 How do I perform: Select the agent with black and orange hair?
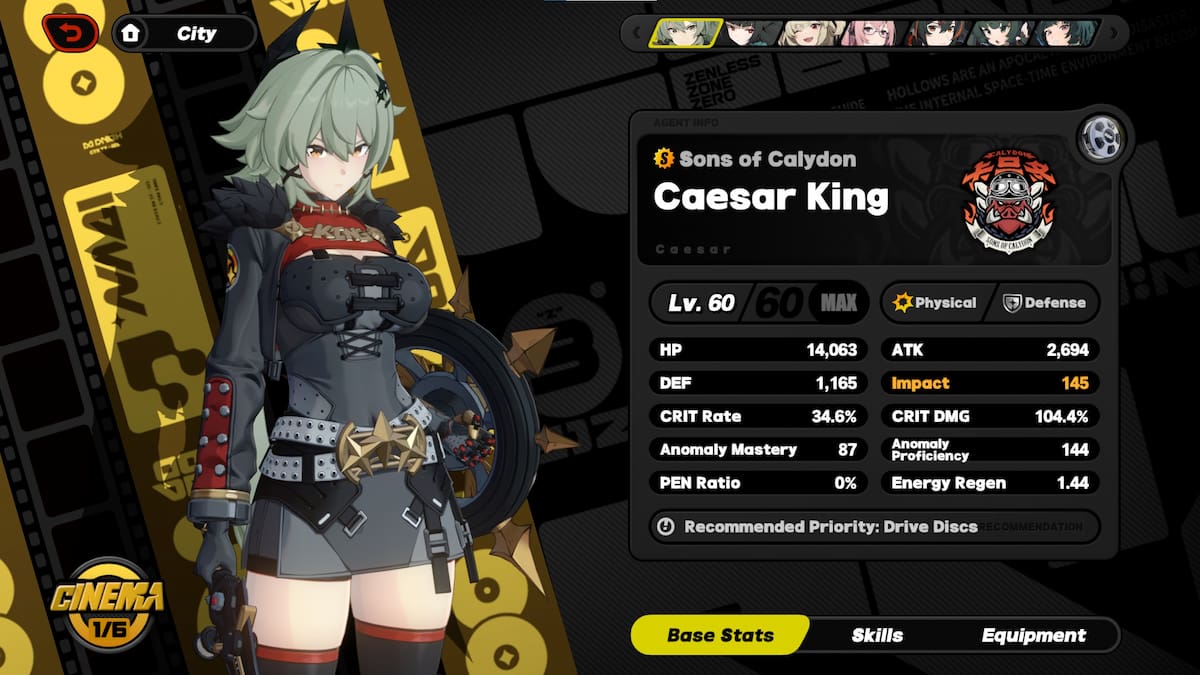coord(934,33)
